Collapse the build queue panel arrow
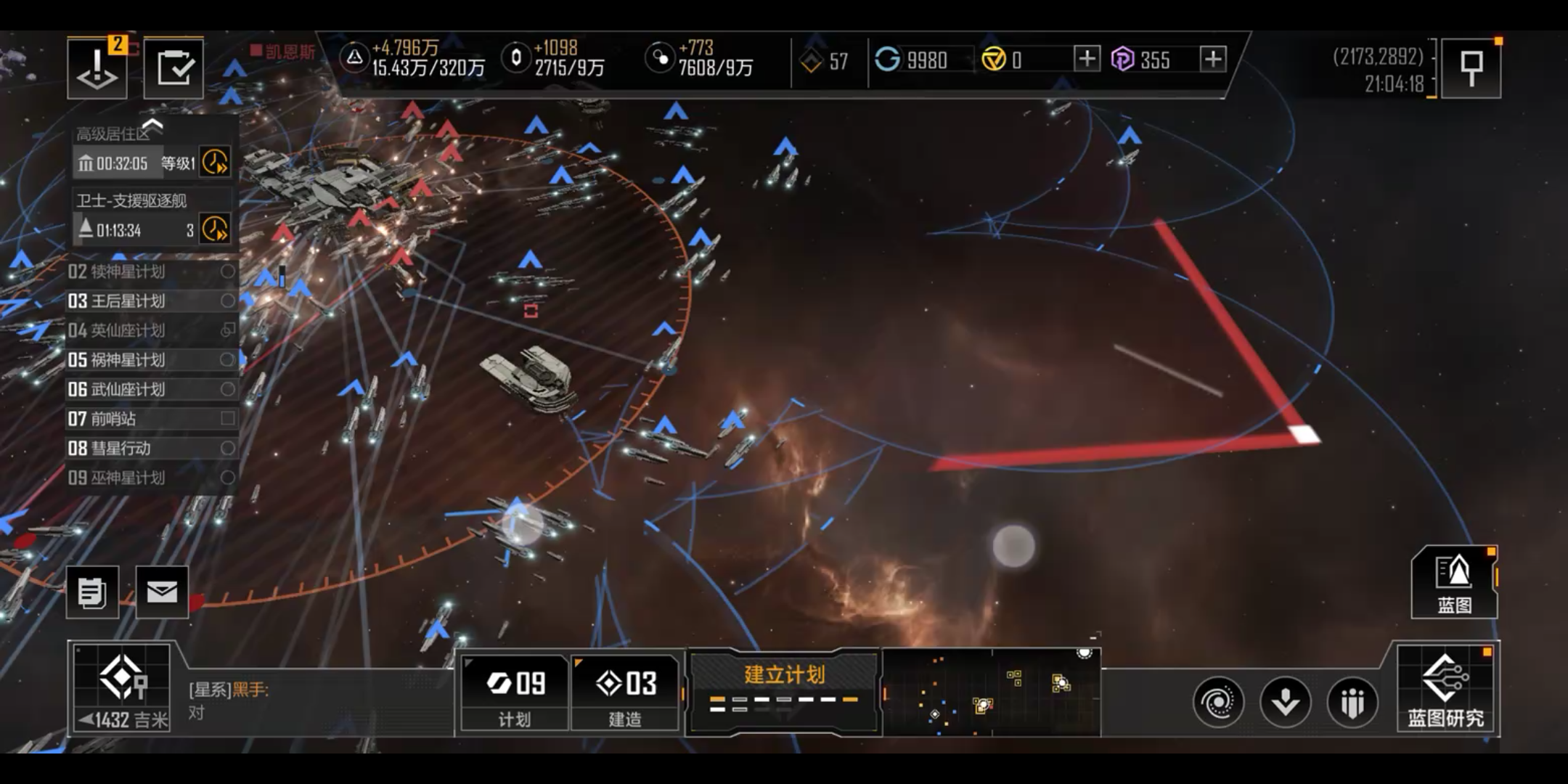Screen dimensions: 1568x784 [152, 125]
